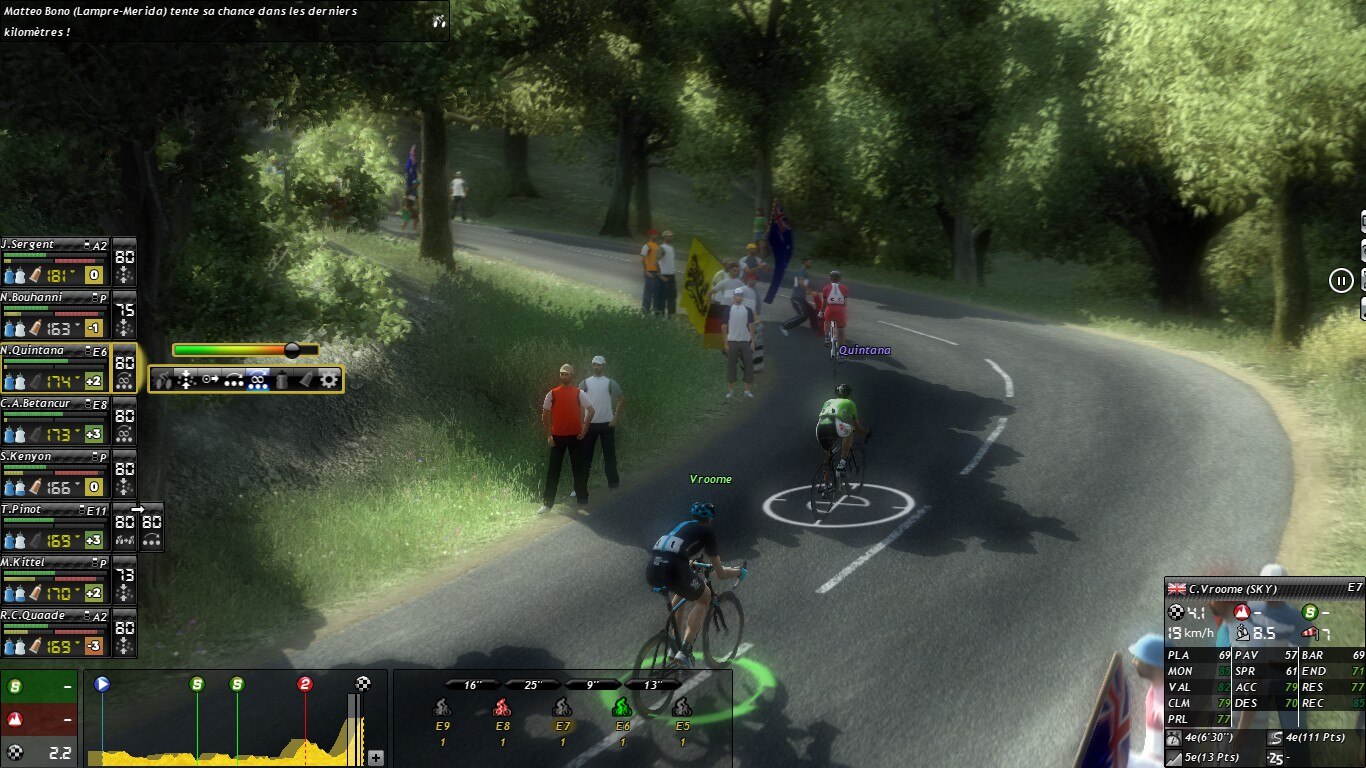Choose C.A.Betancur's rider panel
This screenshot has height=768, width=1366.
click(55, 421)
